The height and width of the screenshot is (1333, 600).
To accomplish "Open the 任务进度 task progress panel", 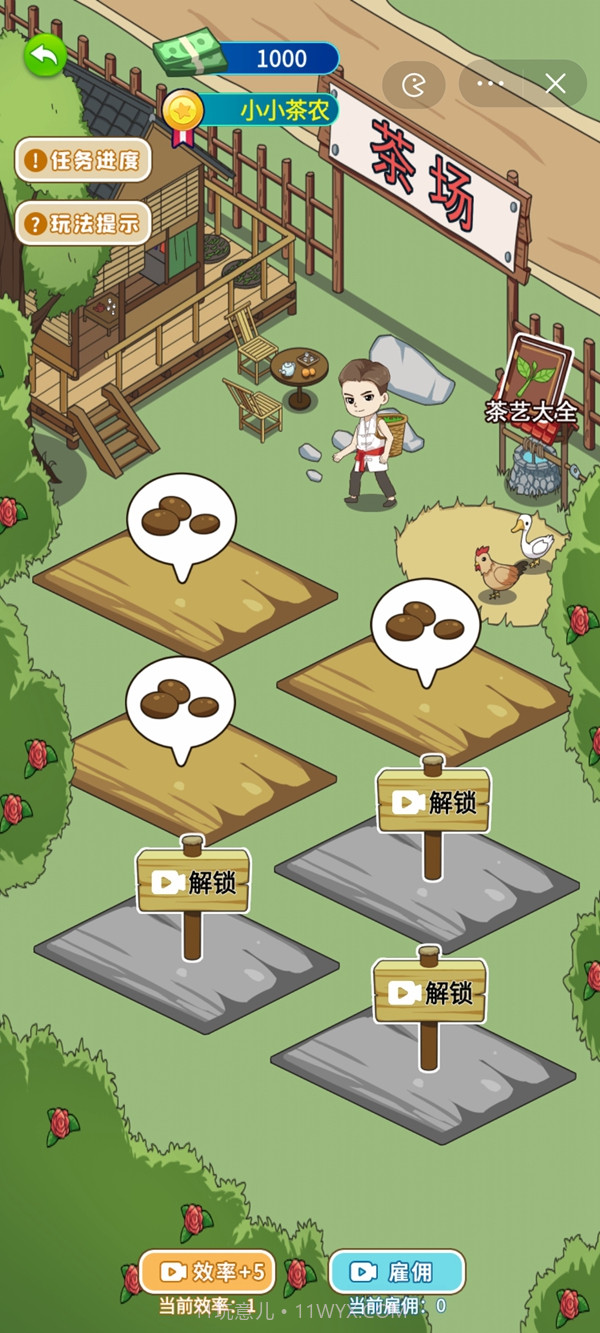I will point(83,160).
